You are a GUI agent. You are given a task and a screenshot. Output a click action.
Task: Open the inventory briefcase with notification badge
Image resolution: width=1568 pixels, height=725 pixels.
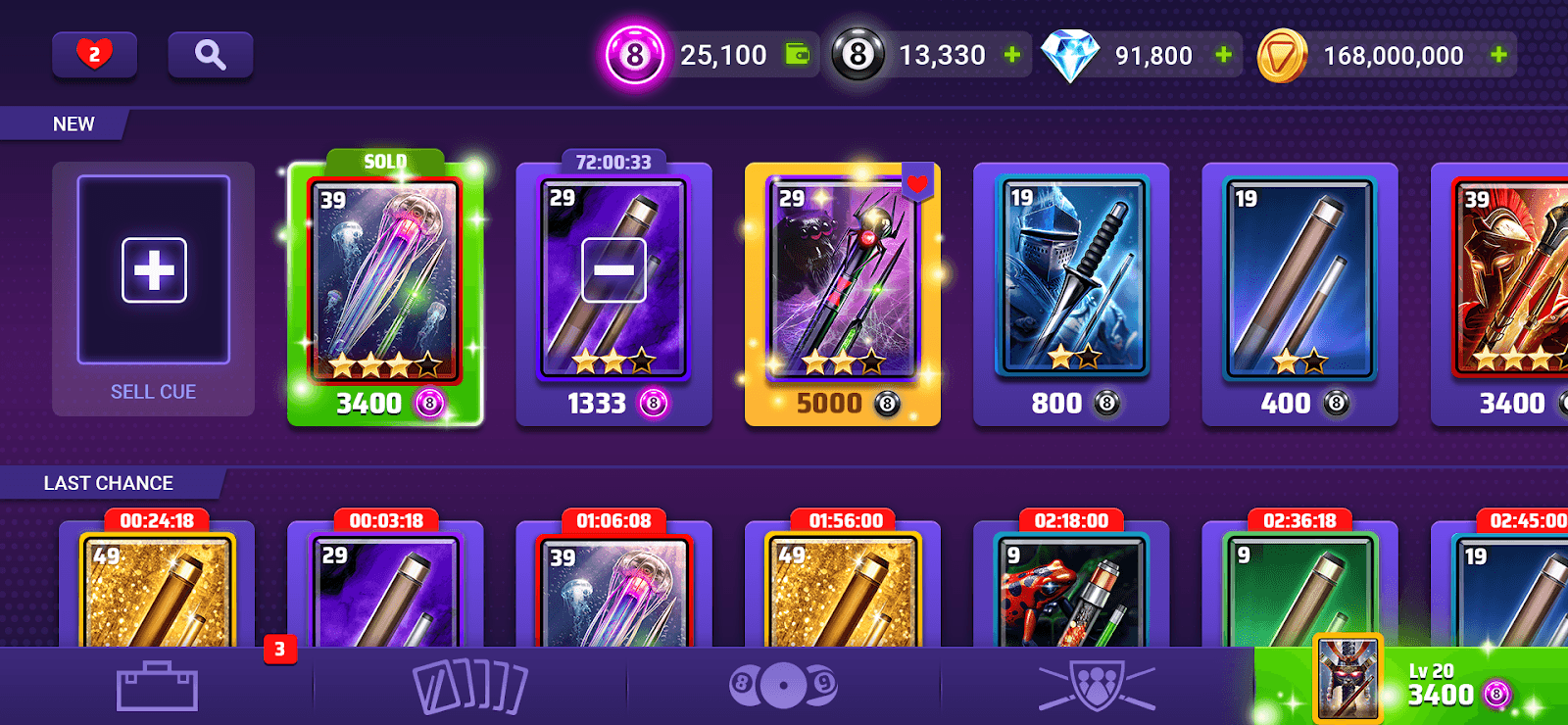[x=157, y=686]
